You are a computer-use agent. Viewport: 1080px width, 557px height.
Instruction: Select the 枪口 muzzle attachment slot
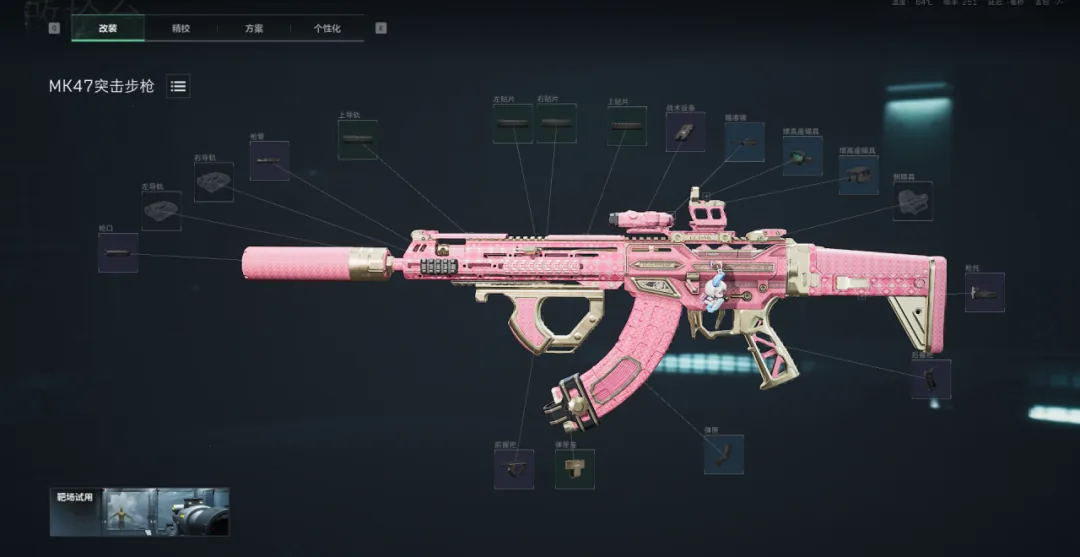coord(118,253)
